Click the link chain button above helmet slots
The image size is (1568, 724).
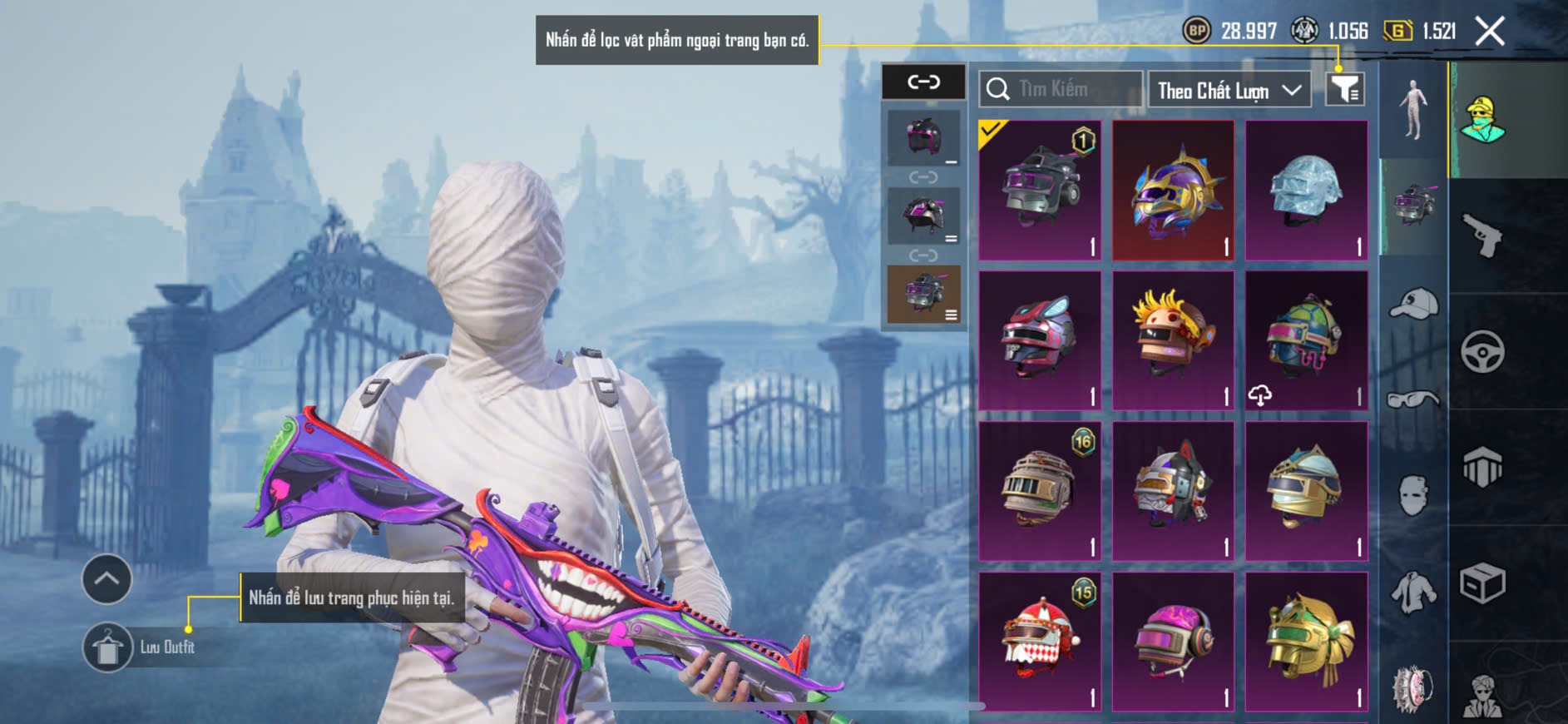923,82
